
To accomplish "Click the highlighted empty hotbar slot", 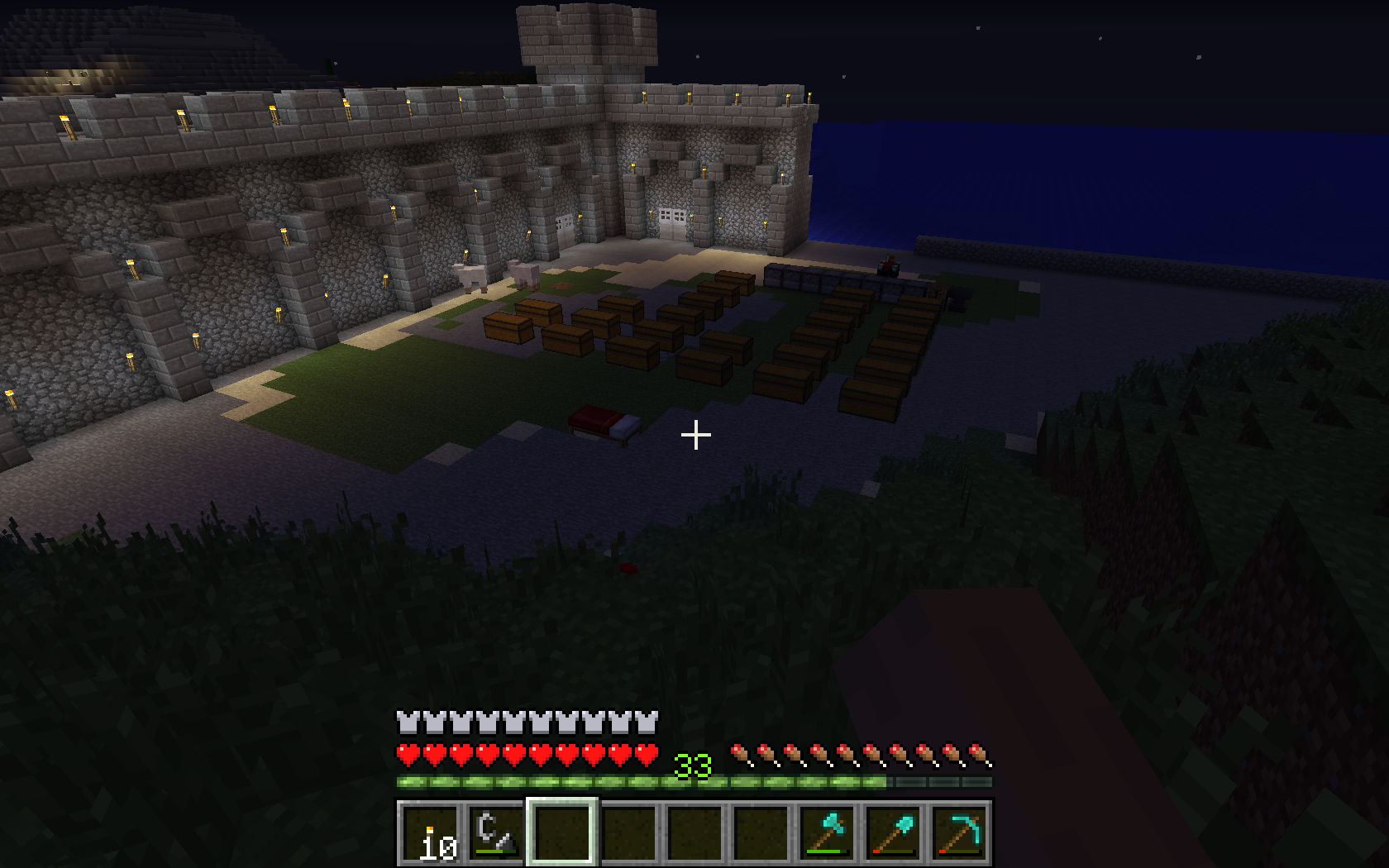I will tap(562, 833).
